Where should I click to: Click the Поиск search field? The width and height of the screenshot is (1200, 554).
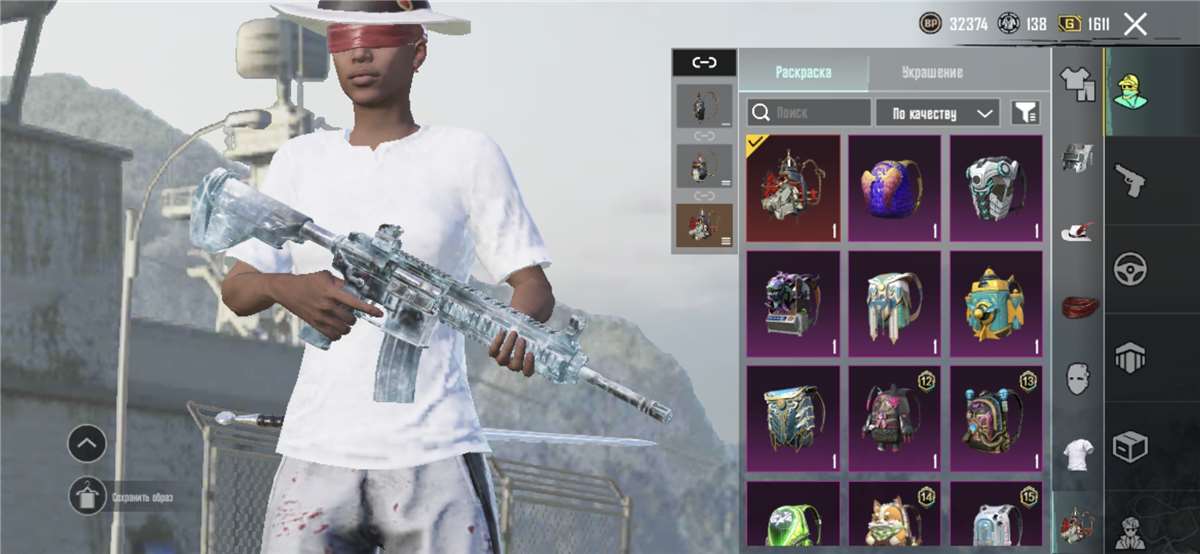click(809, 112)
